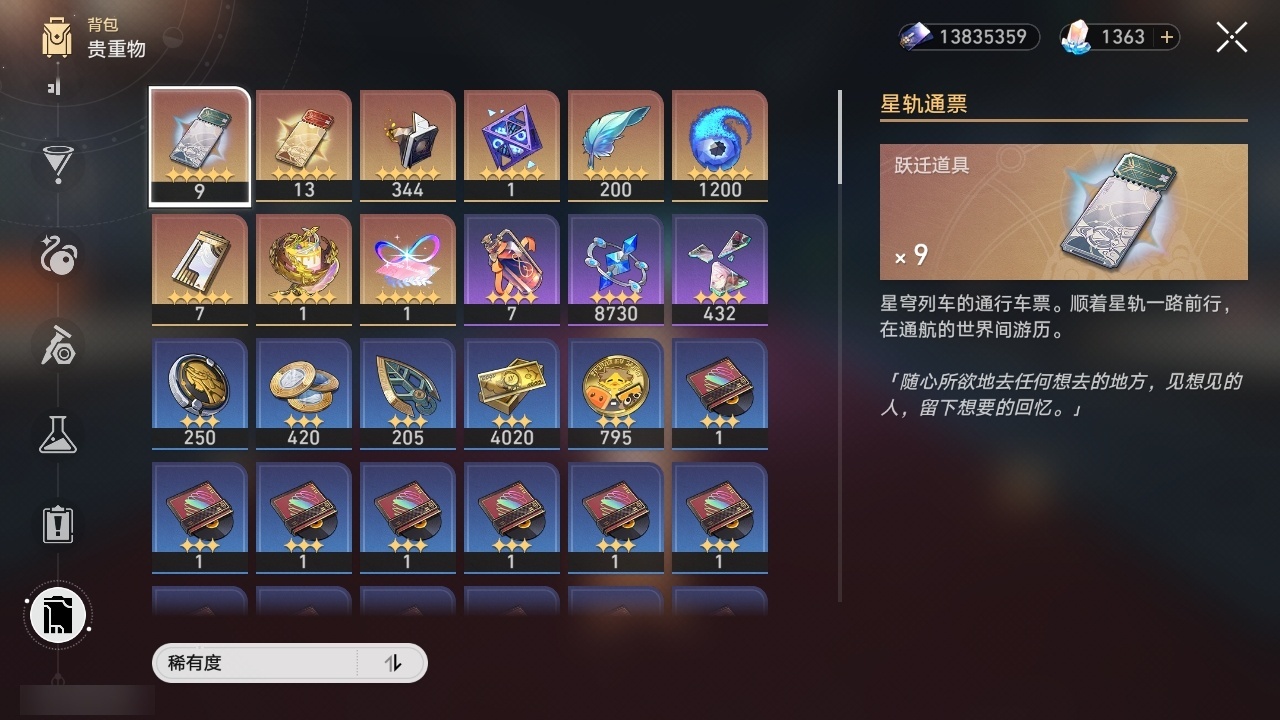Viewport: 1280px width, 720px height.
Task: Select the pen-and-nut materials category icon
Action: coord(57,345)
